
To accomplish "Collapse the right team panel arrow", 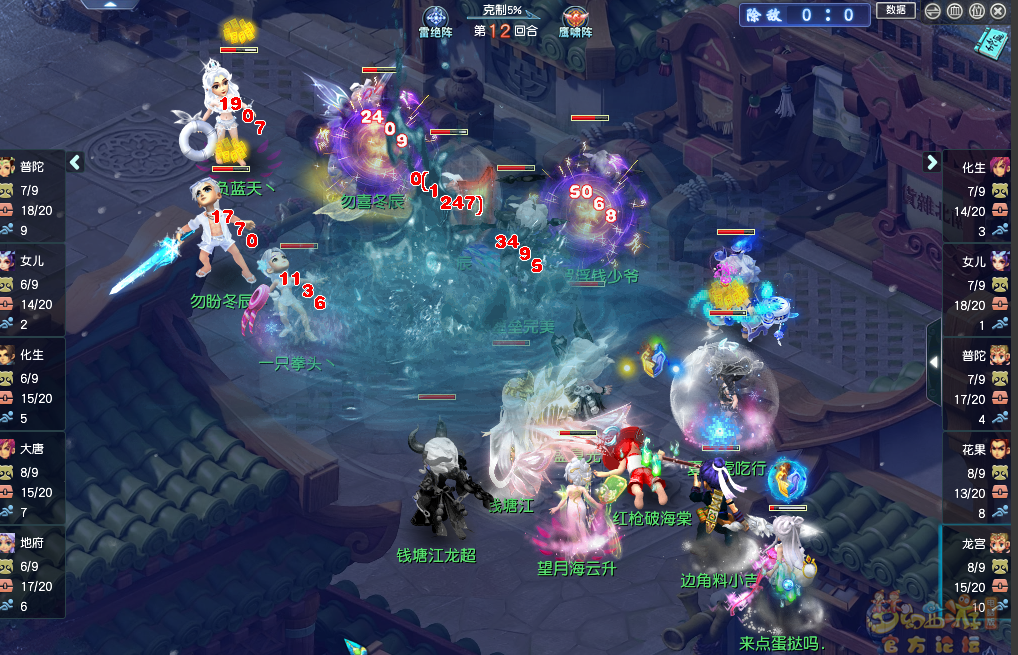I will pos(932,162).
